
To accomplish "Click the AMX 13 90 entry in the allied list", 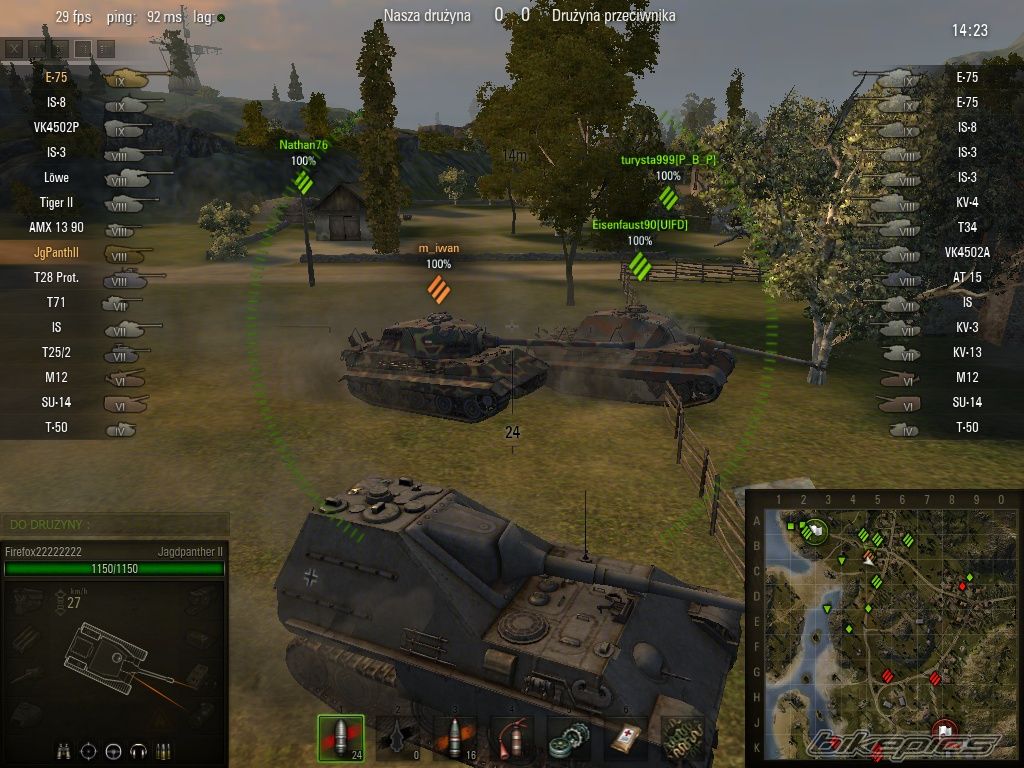I will [x=57, y=227].
